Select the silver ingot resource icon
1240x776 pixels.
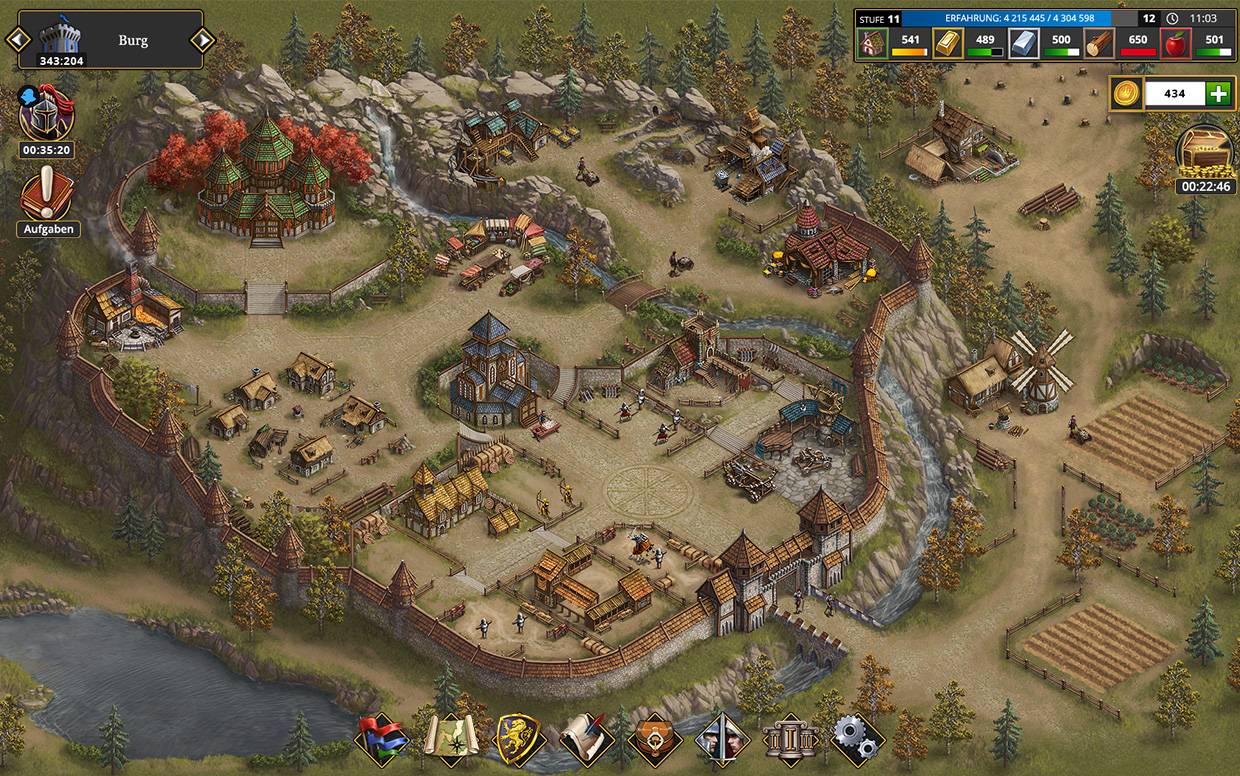click(1023, 43)
